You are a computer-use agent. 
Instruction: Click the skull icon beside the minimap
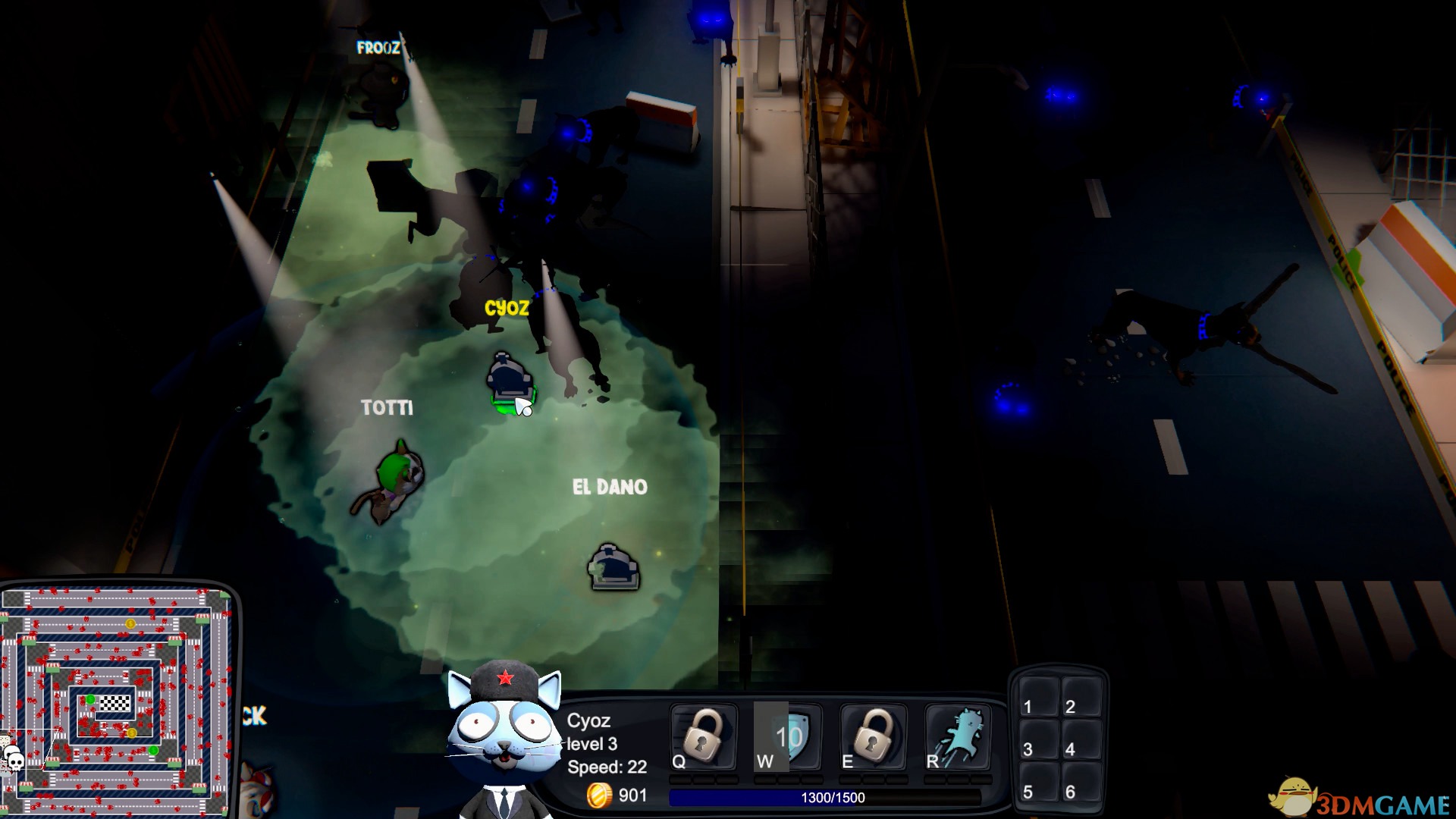pyautogui.click(x=14, y=758)
